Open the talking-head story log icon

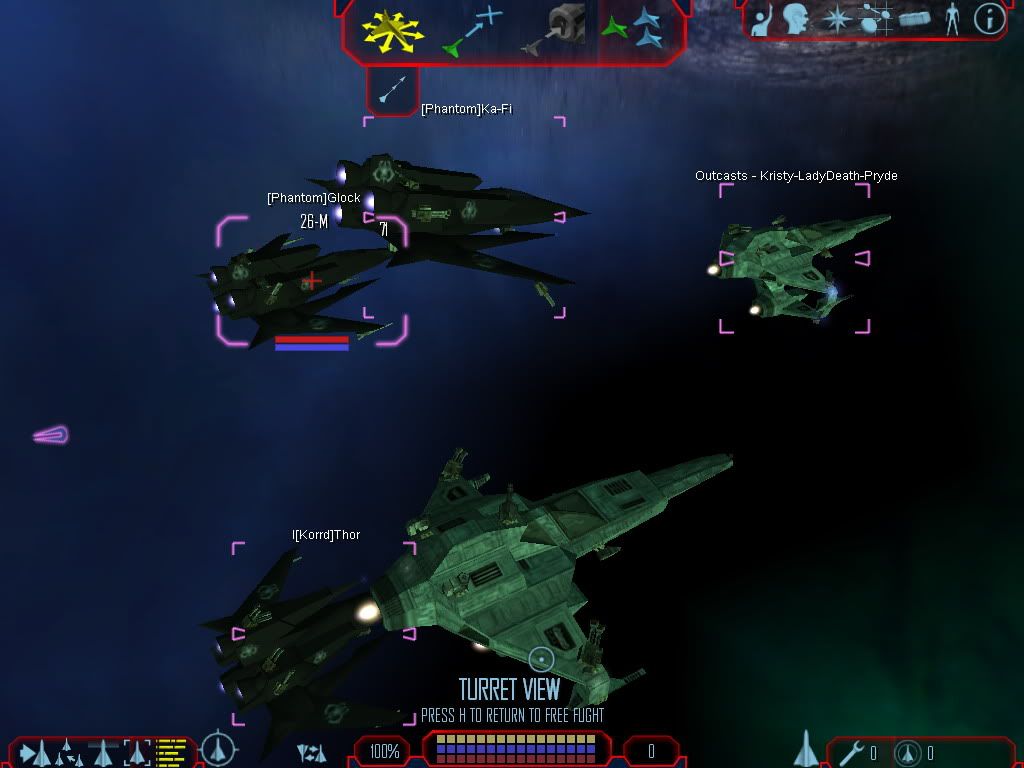click(x=796, y=19)
